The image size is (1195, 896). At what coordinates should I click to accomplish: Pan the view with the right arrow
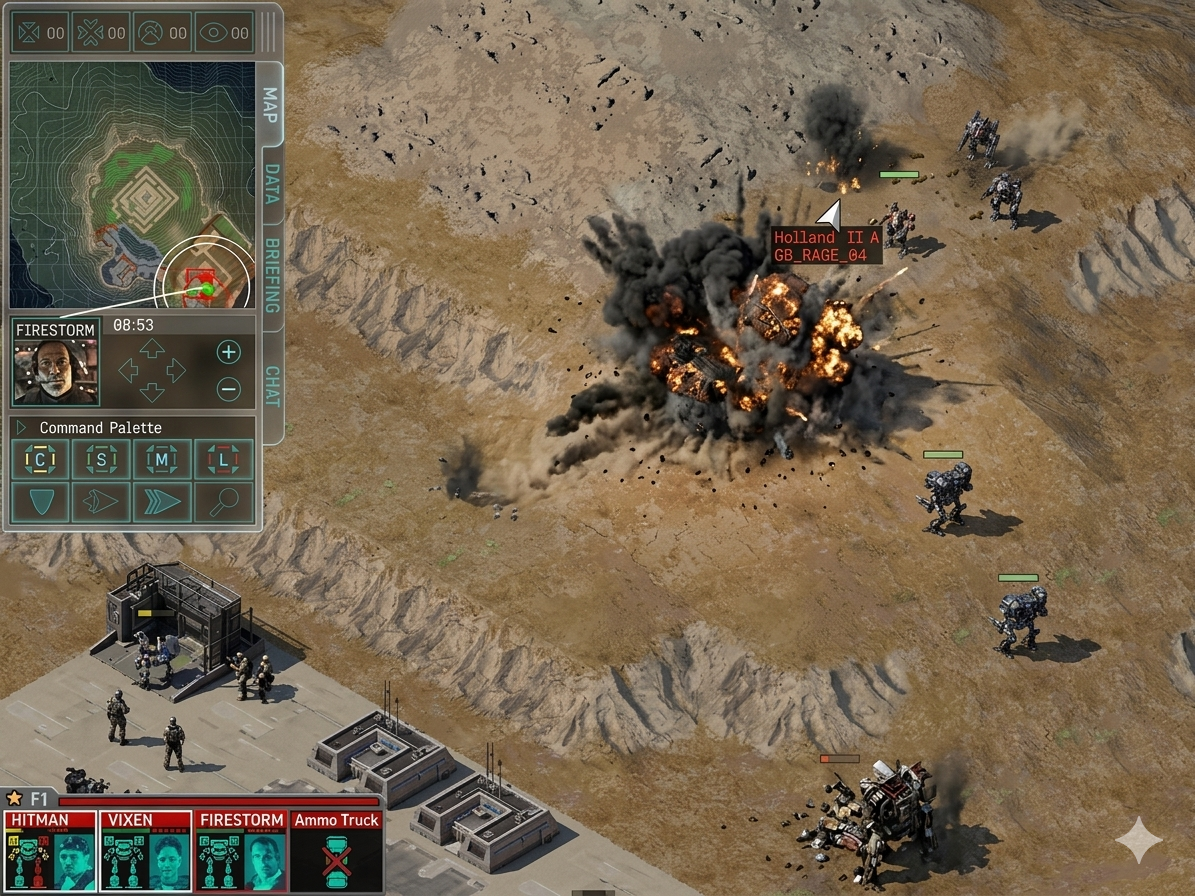(177, 370)
